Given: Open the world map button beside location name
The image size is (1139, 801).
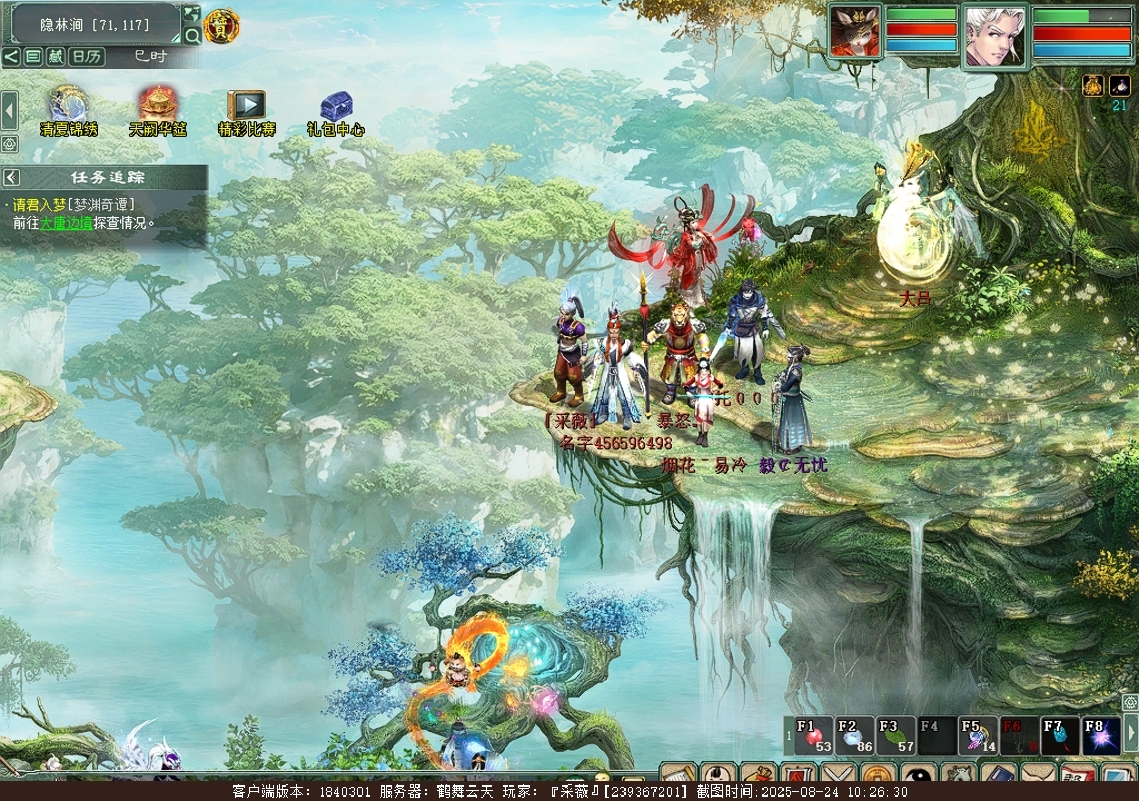Looking at the screenshot, I should [191, 15].
